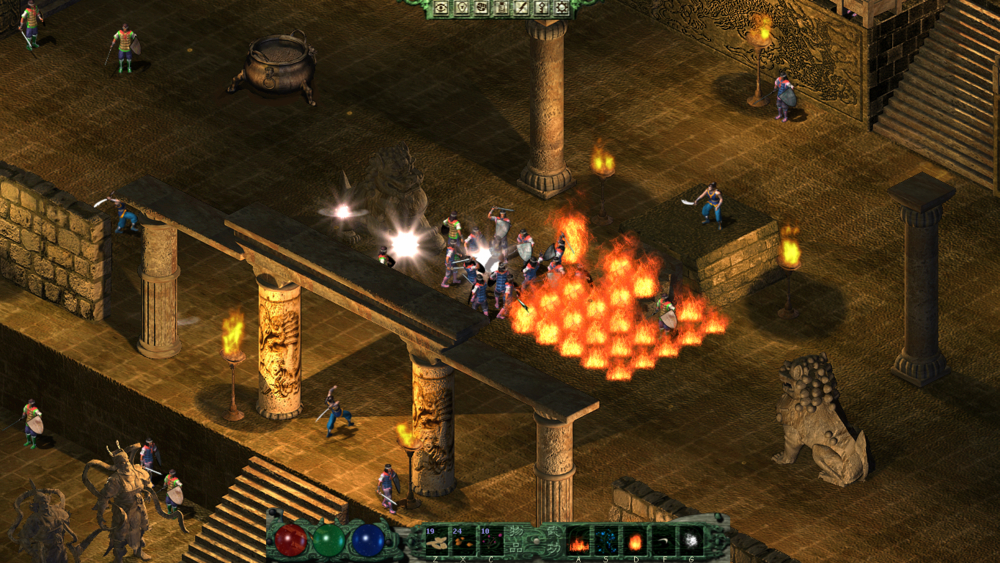This screenshot has width=1000, height=563.
Task: Open the scroll icon menu
Action: pyautogui.click(x=501, y=8)
